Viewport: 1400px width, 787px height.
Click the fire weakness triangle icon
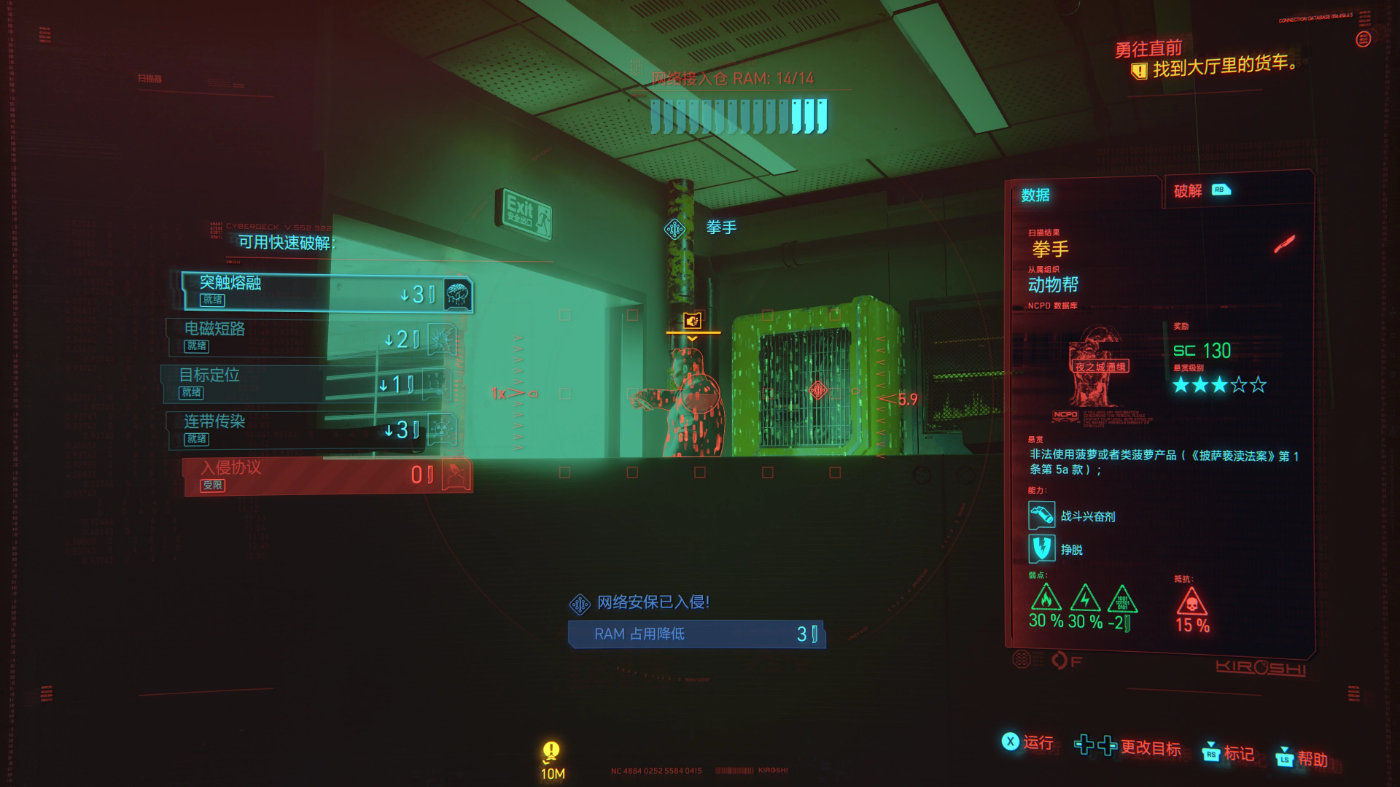tap(1046, 599)
